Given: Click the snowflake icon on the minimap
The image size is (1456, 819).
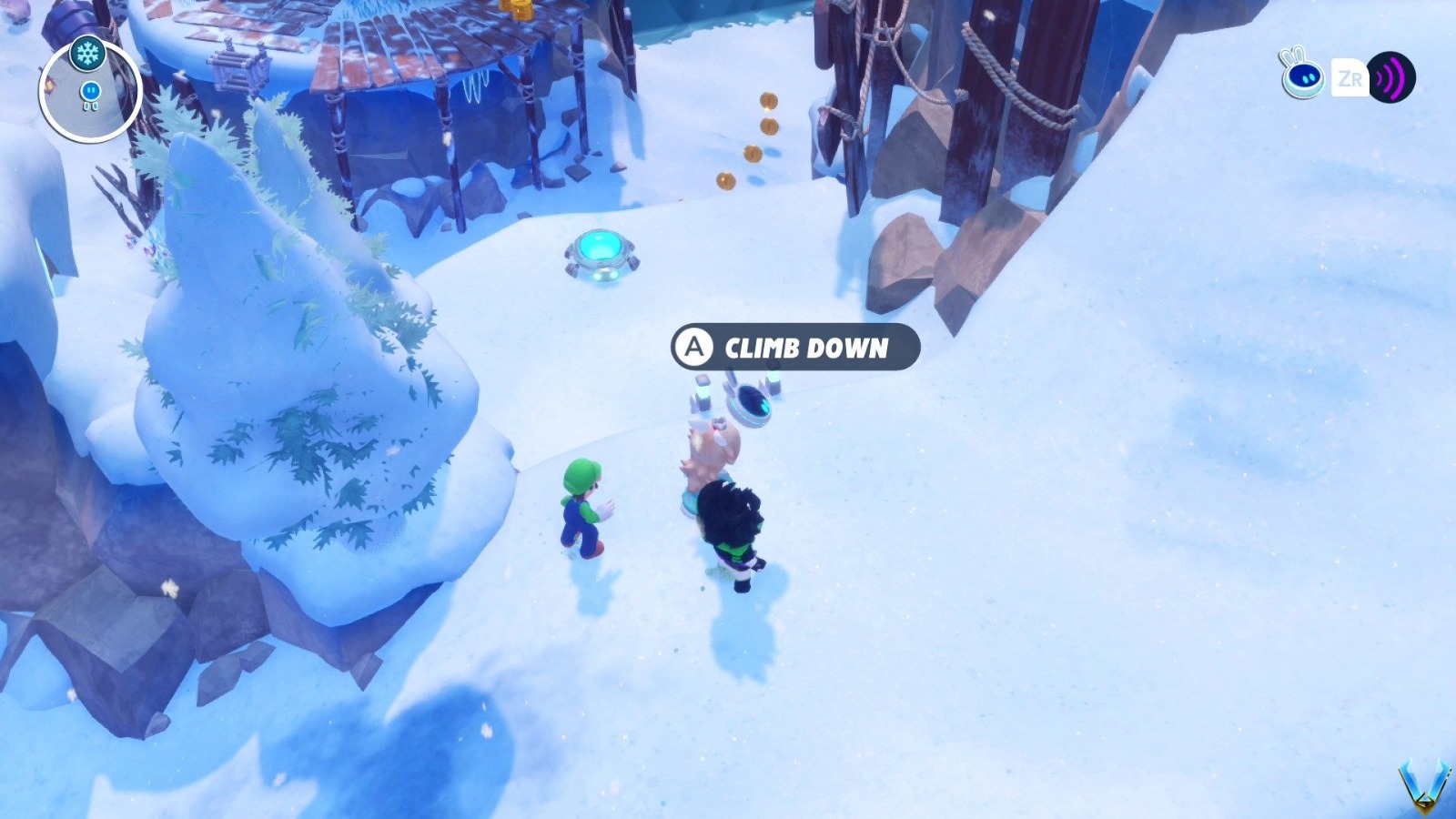Looking at the screenshot, I should click(x=86, y=53).
